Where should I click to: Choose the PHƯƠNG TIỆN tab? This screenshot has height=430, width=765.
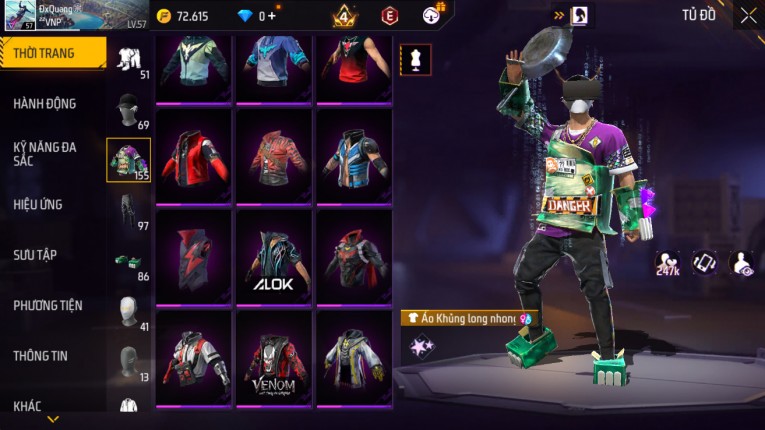[x=48, y=305]
